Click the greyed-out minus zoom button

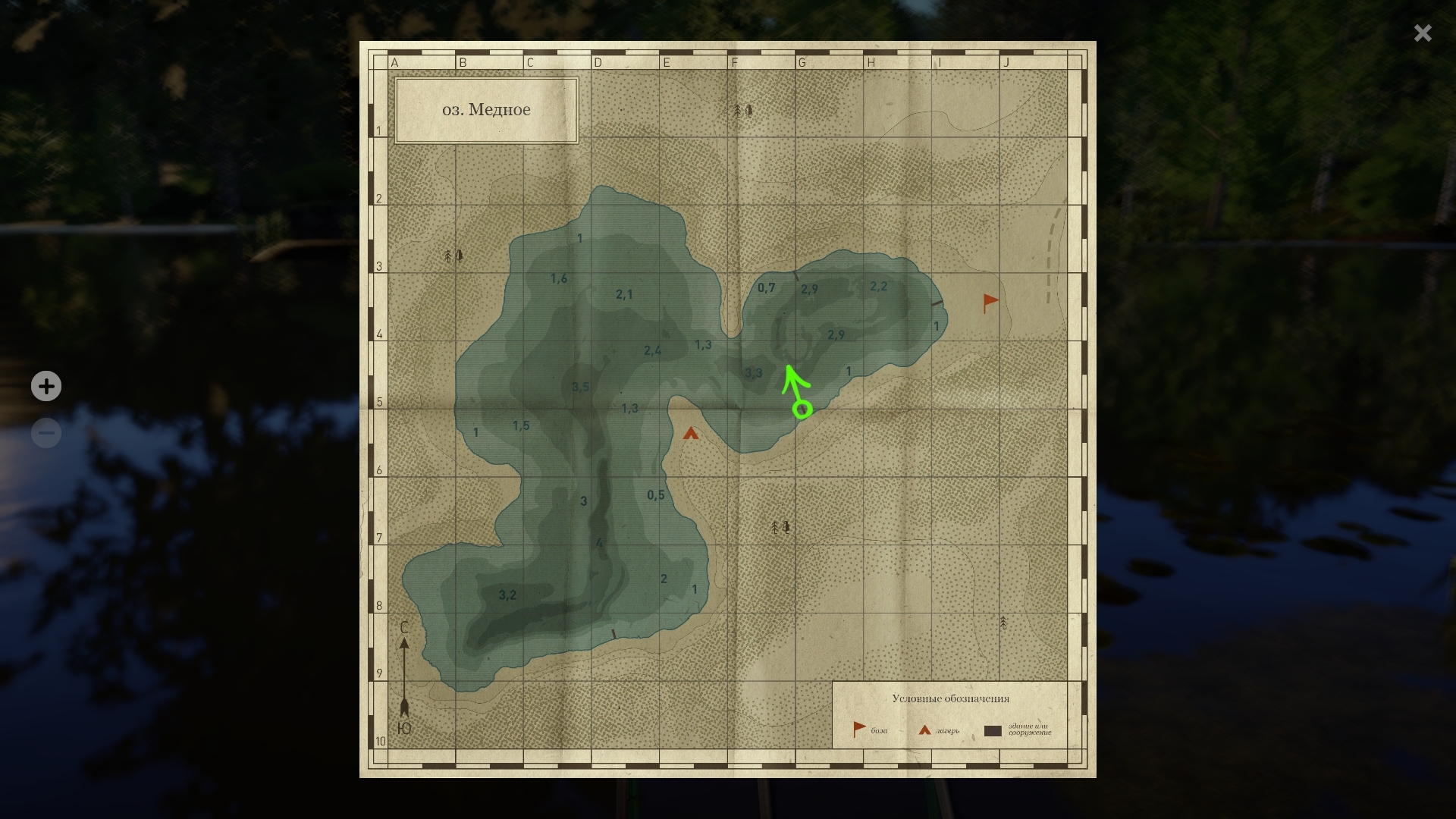pyautogui.click(x=46, y=433)
